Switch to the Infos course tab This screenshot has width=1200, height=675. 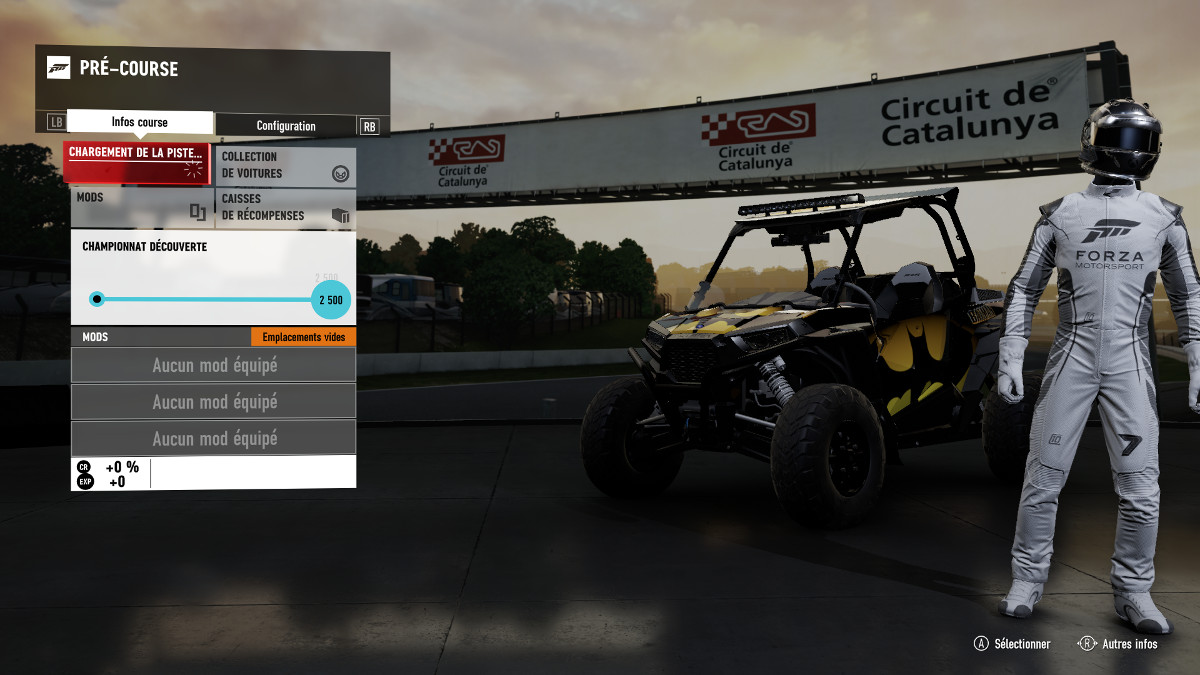(140, 123)
